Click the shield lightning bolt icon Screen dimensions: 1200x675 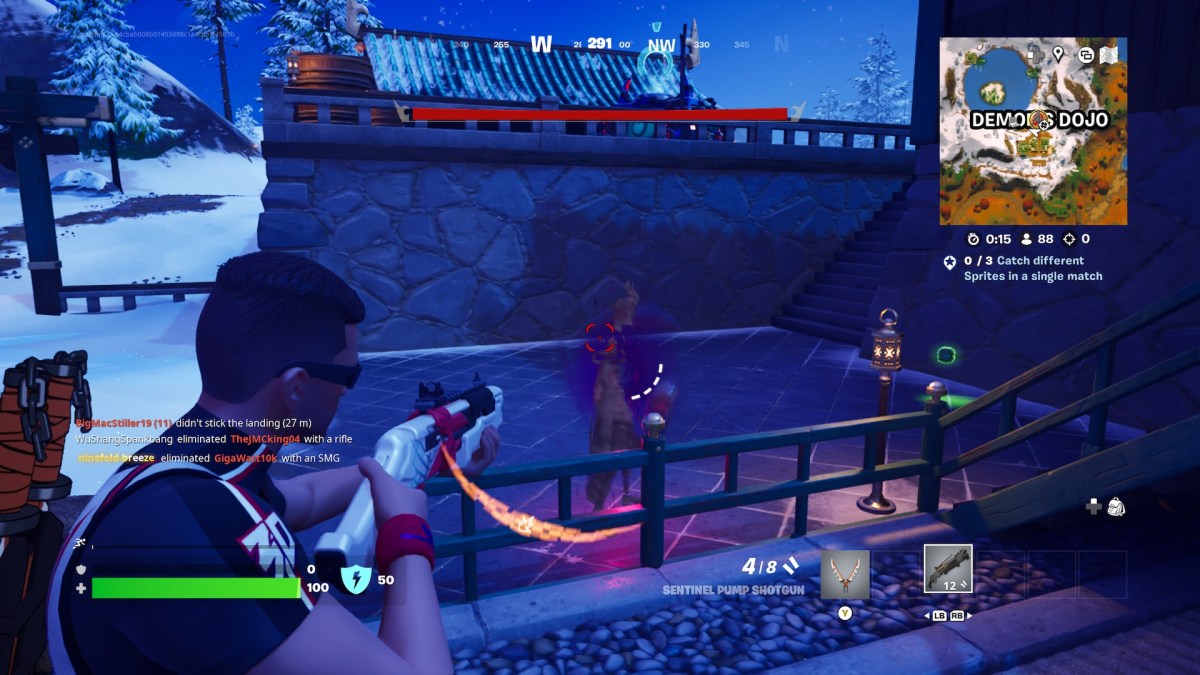coord(356,579)
